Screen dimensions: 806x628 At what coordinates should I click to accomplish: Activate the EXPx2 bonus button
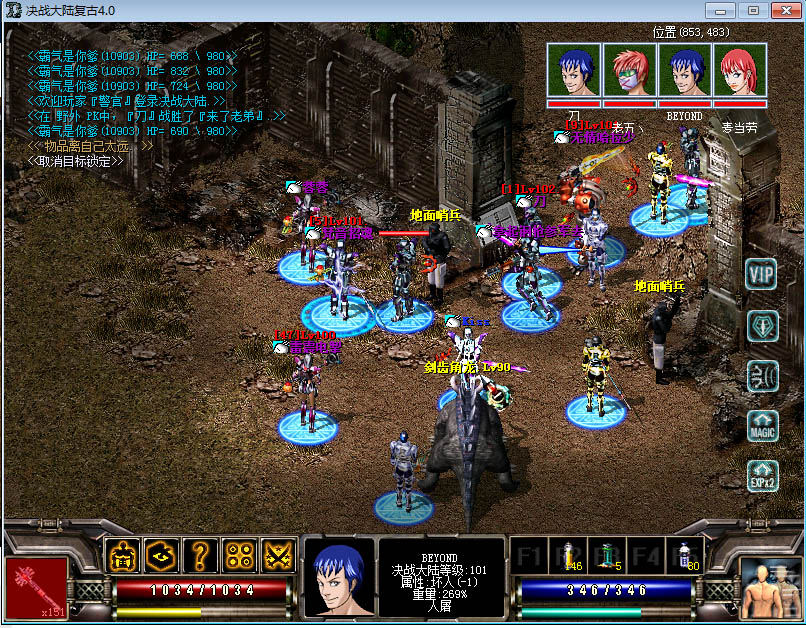pyautogui.click(x=762, y=477)
